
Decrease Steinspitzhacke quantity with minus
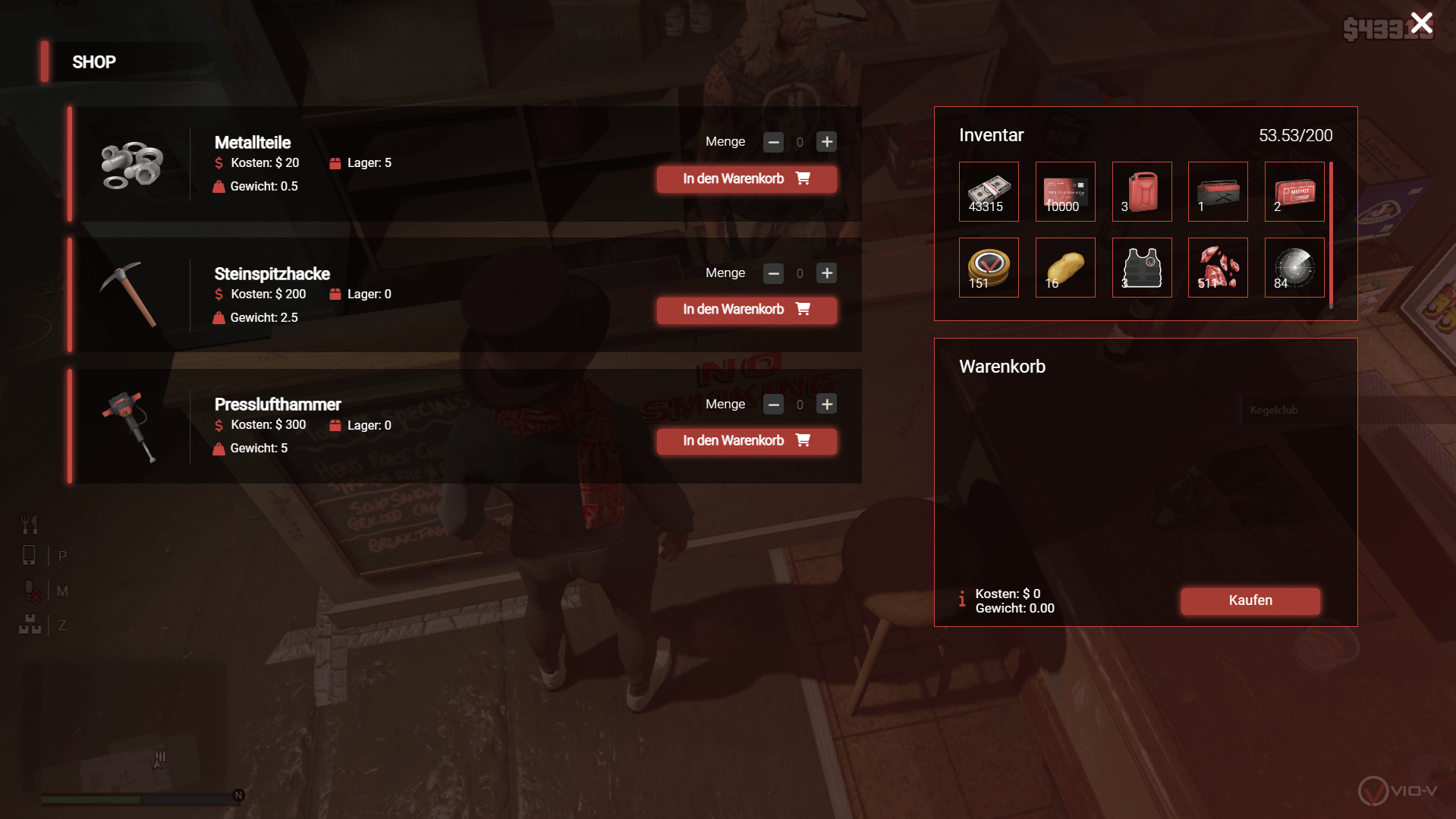[773, 273]
